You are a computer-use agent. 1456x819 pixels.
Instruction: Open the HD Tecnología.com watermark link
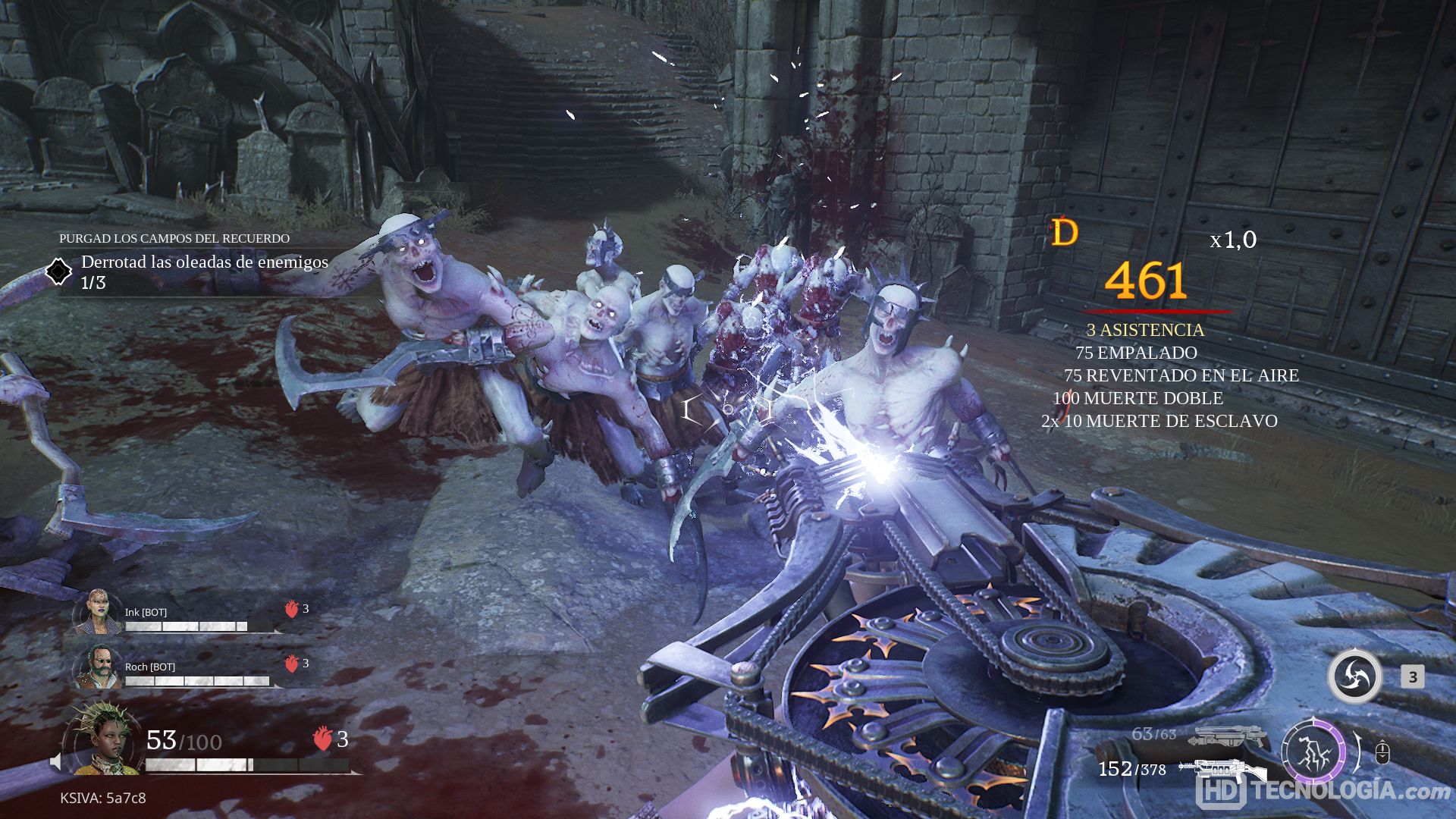1324,790
